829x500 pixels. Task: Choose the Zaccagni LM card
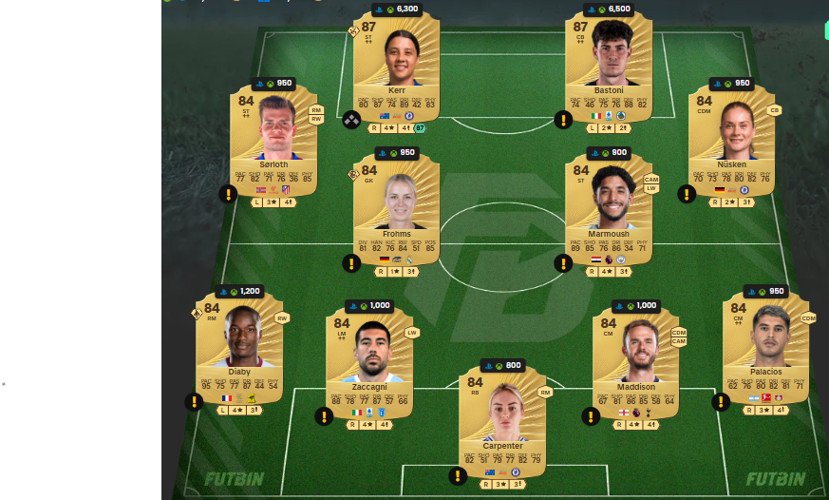369,362
